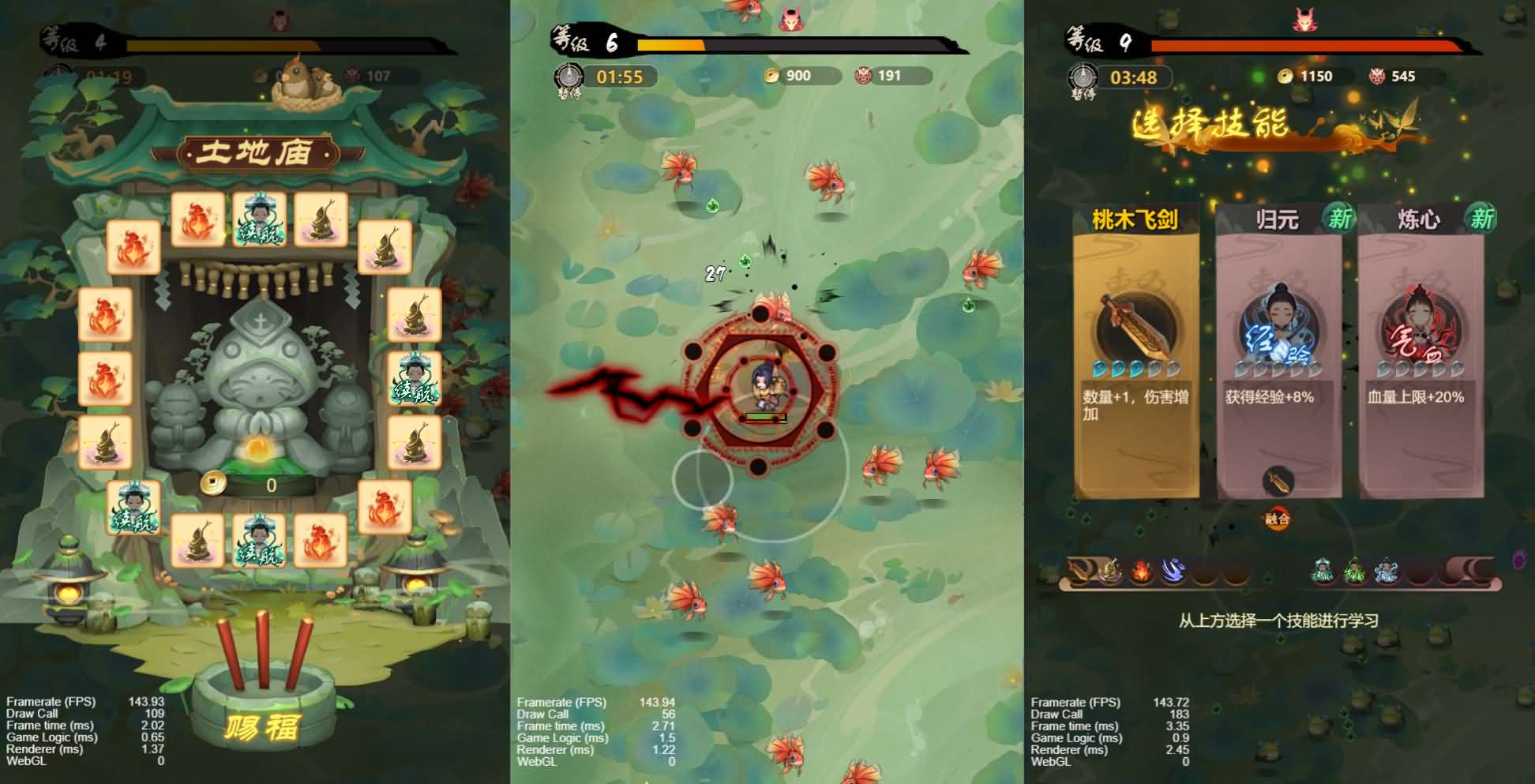1535x784 pixels.
Task: Choose the 桃木飞剑 skill card
Action: tap(1135, 351)
